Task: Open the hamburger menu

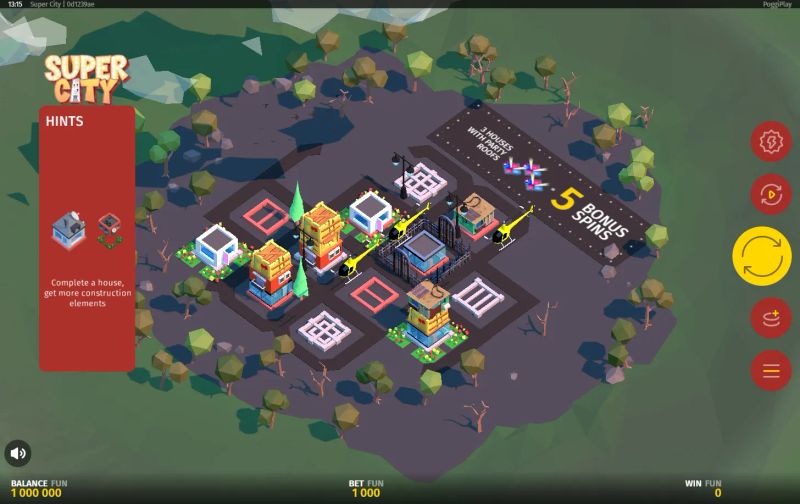Action: [771, 371]
